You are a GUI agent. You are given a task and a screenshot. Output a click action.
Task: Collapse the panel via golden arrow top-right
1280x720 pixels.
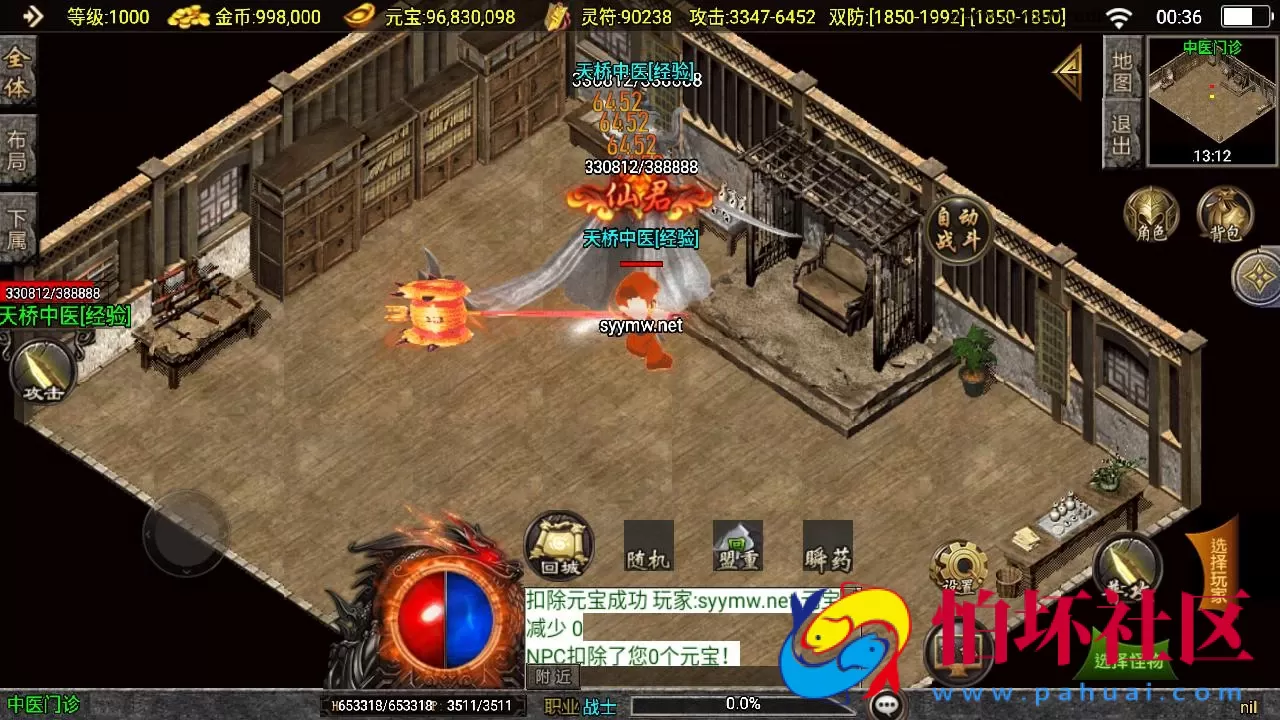point(1067,72)
